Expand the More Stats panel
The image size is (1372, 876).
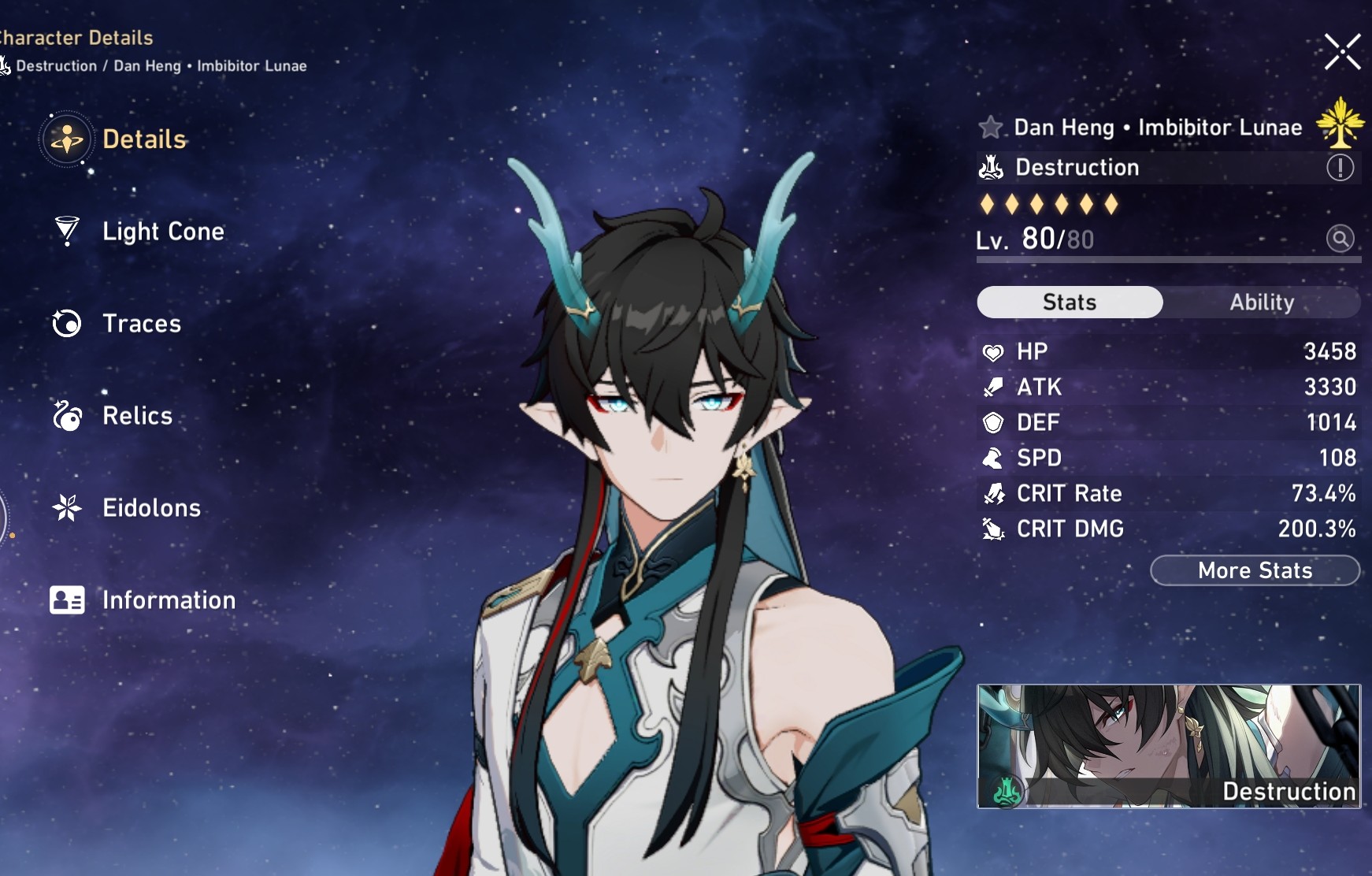click(1255, 570)
